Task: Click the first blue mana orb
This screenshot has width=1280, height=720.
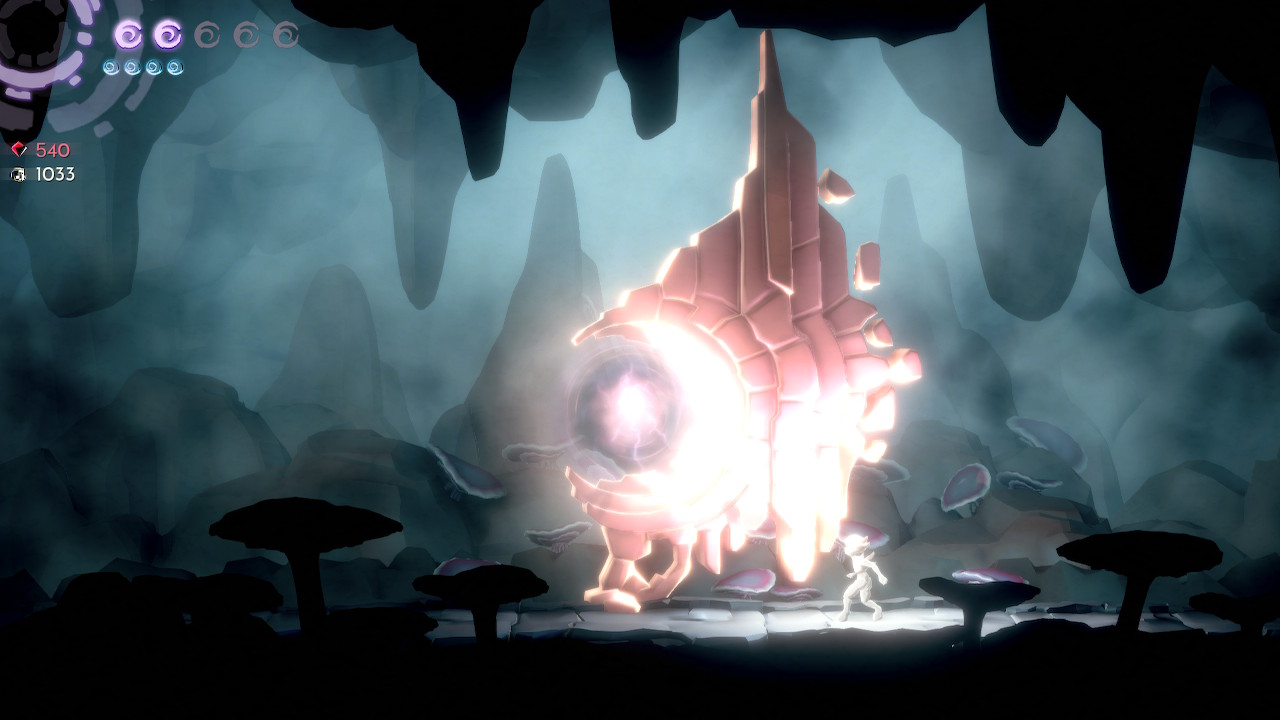Action: [112, 66]
